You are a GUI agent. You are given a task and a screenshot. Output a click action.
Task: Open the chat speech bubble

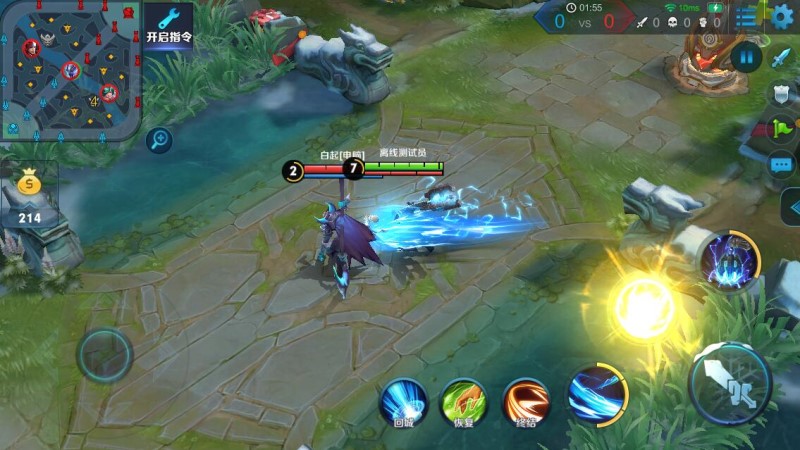[x=783, y=163]
